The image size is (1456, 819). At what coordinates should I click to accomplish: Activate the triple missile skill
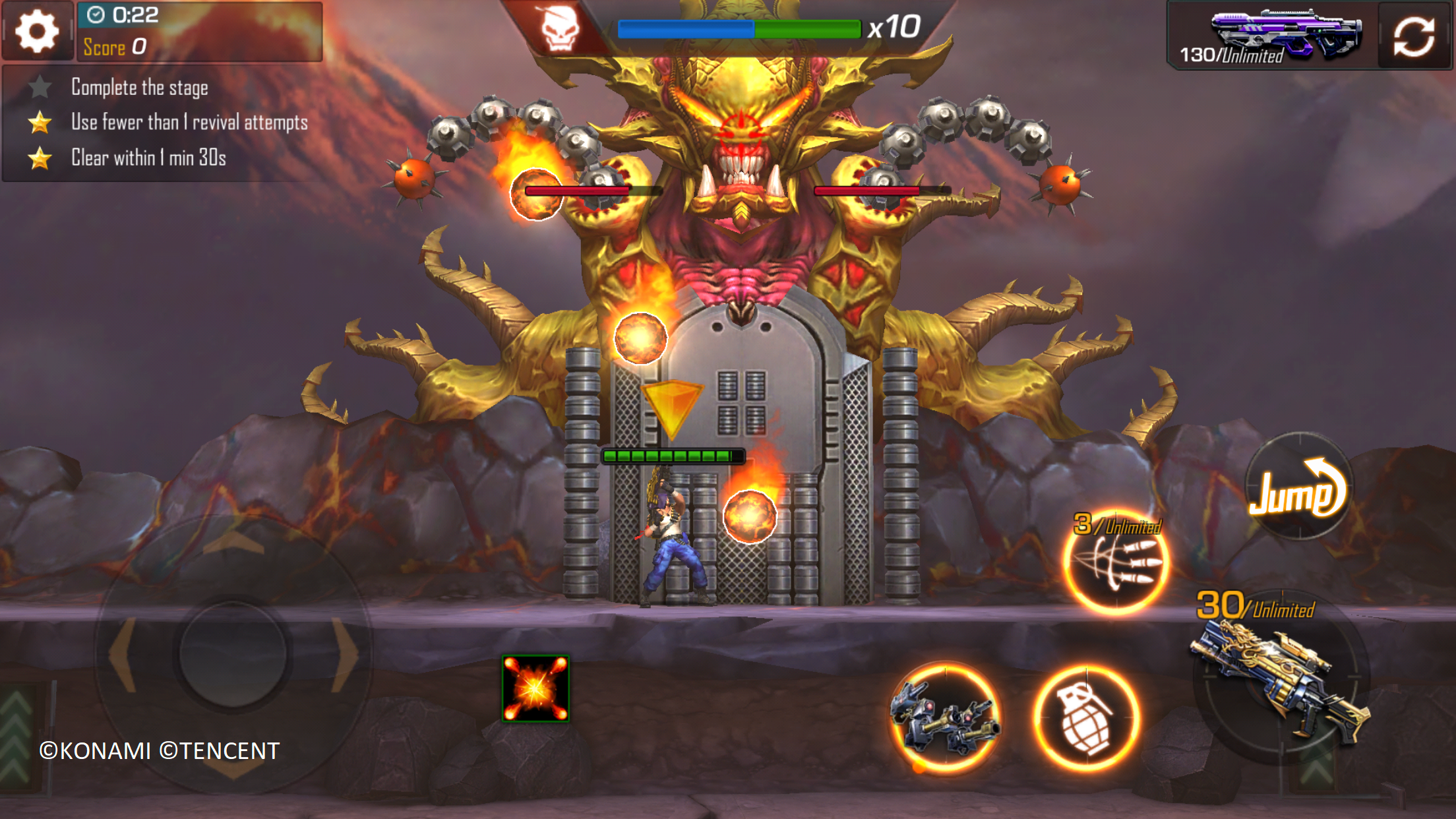tap(1116, 562)
